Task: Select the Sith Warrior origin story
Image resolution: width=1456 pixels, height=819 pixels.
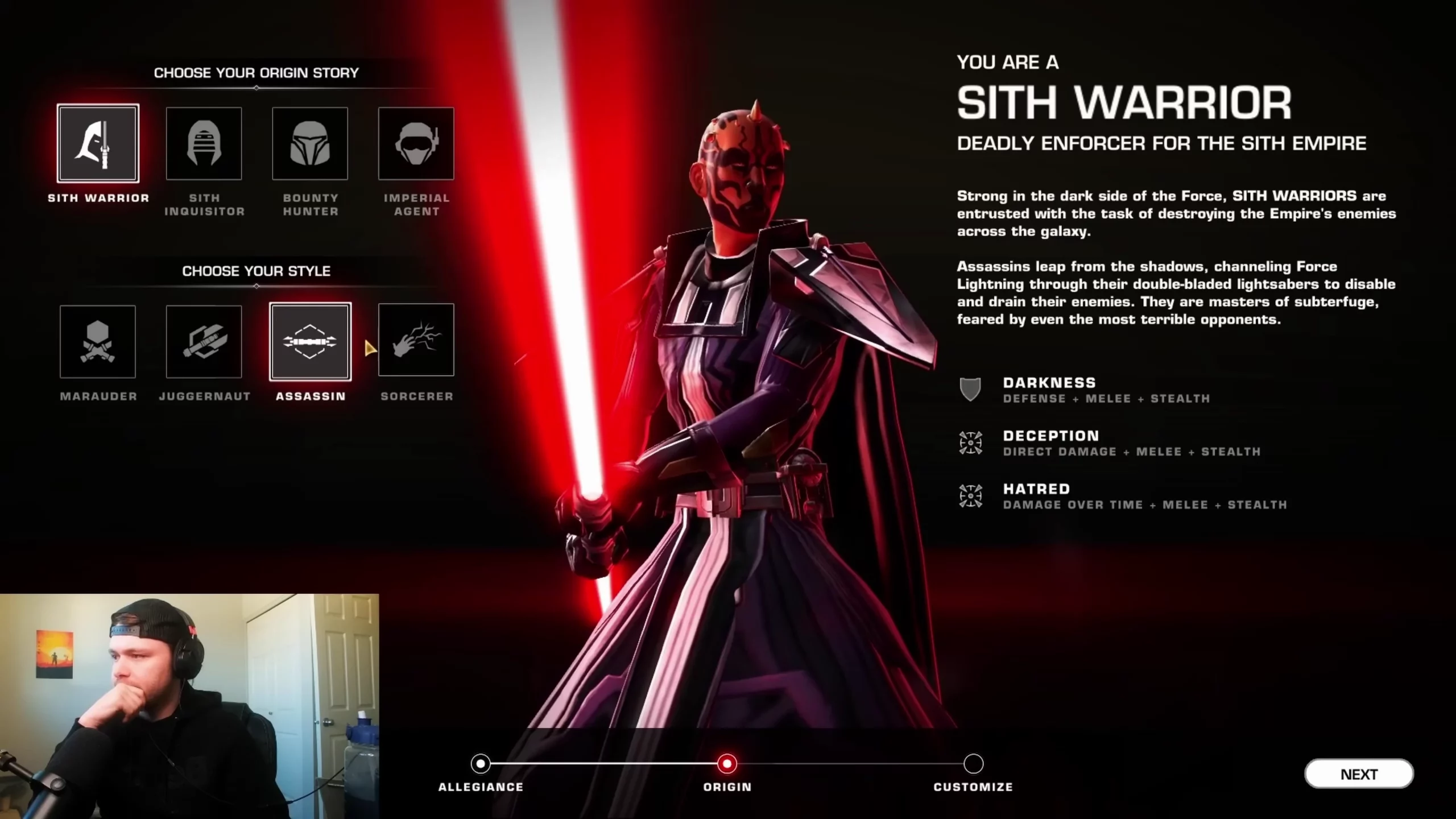Action: click(98, 143)
